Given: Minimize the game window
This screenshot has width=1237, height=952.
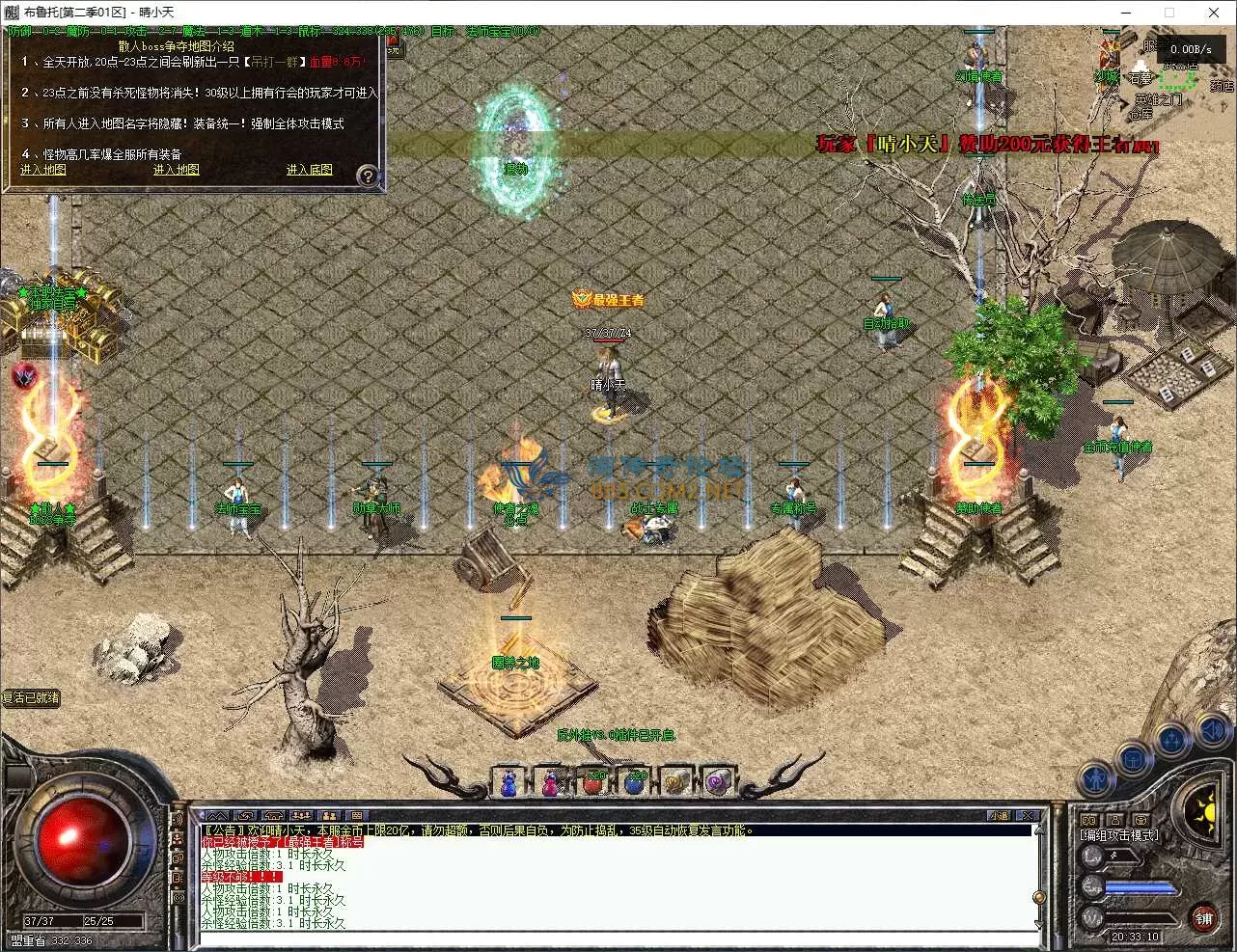Looking at the screenshot, I should (x=1125, y=13).
